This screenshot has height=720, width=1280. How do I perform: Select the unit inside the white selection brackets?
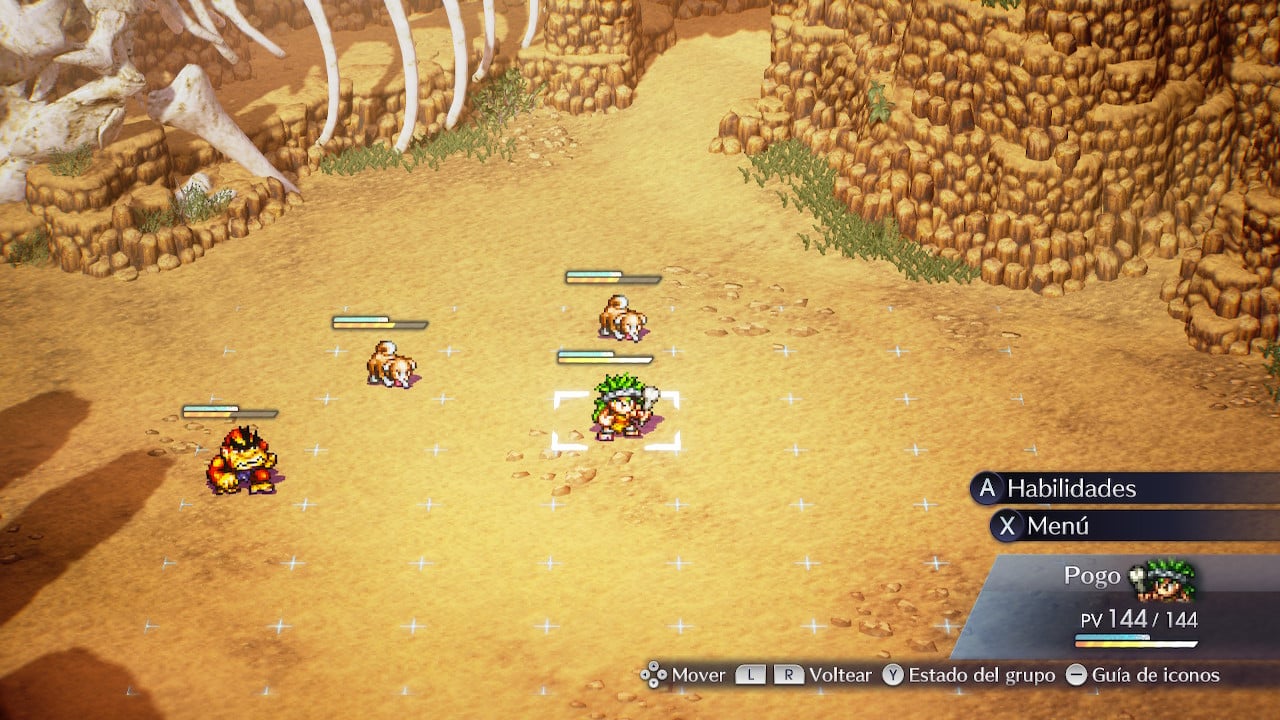(618, 409)
